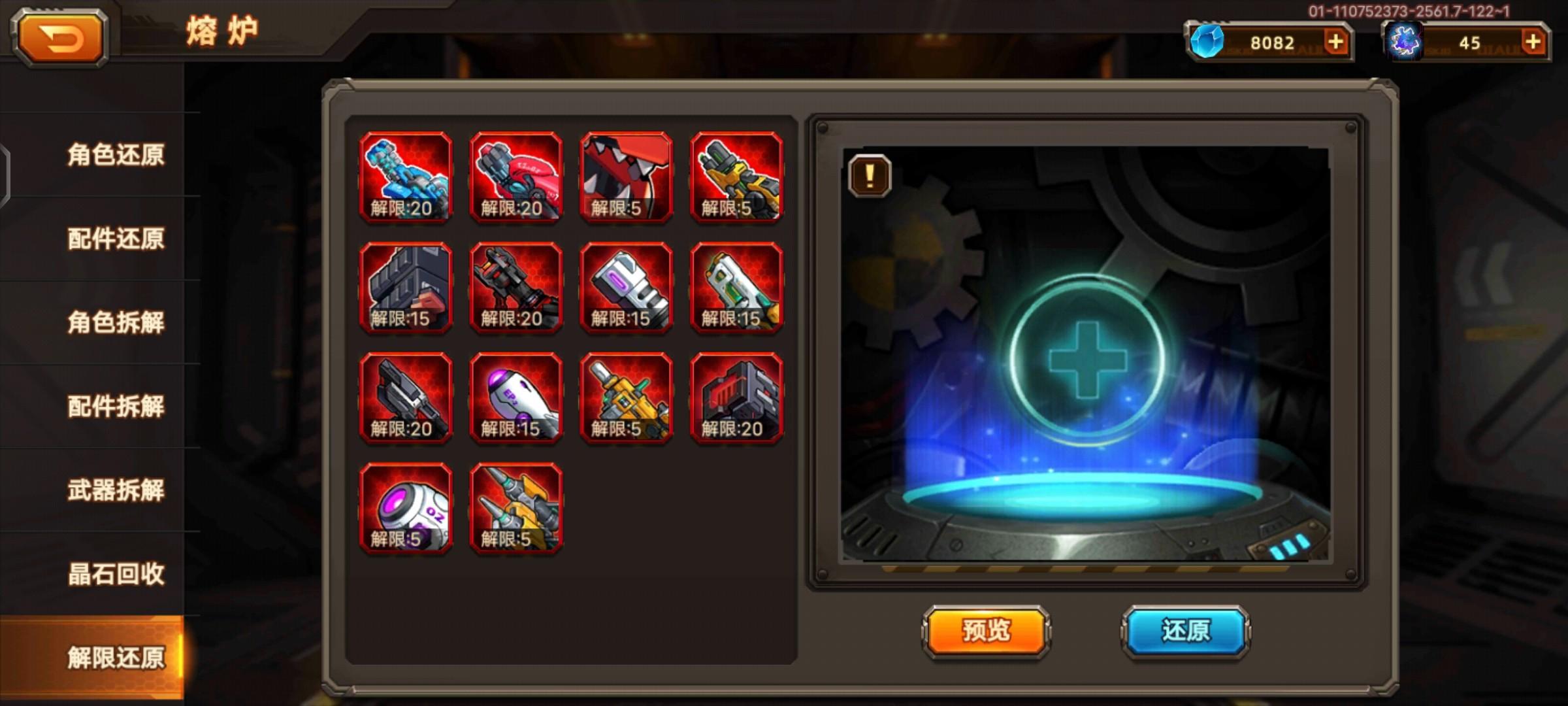Select the white pistol marked 解限:15
1568x706 pixels.
pos(737,286)
